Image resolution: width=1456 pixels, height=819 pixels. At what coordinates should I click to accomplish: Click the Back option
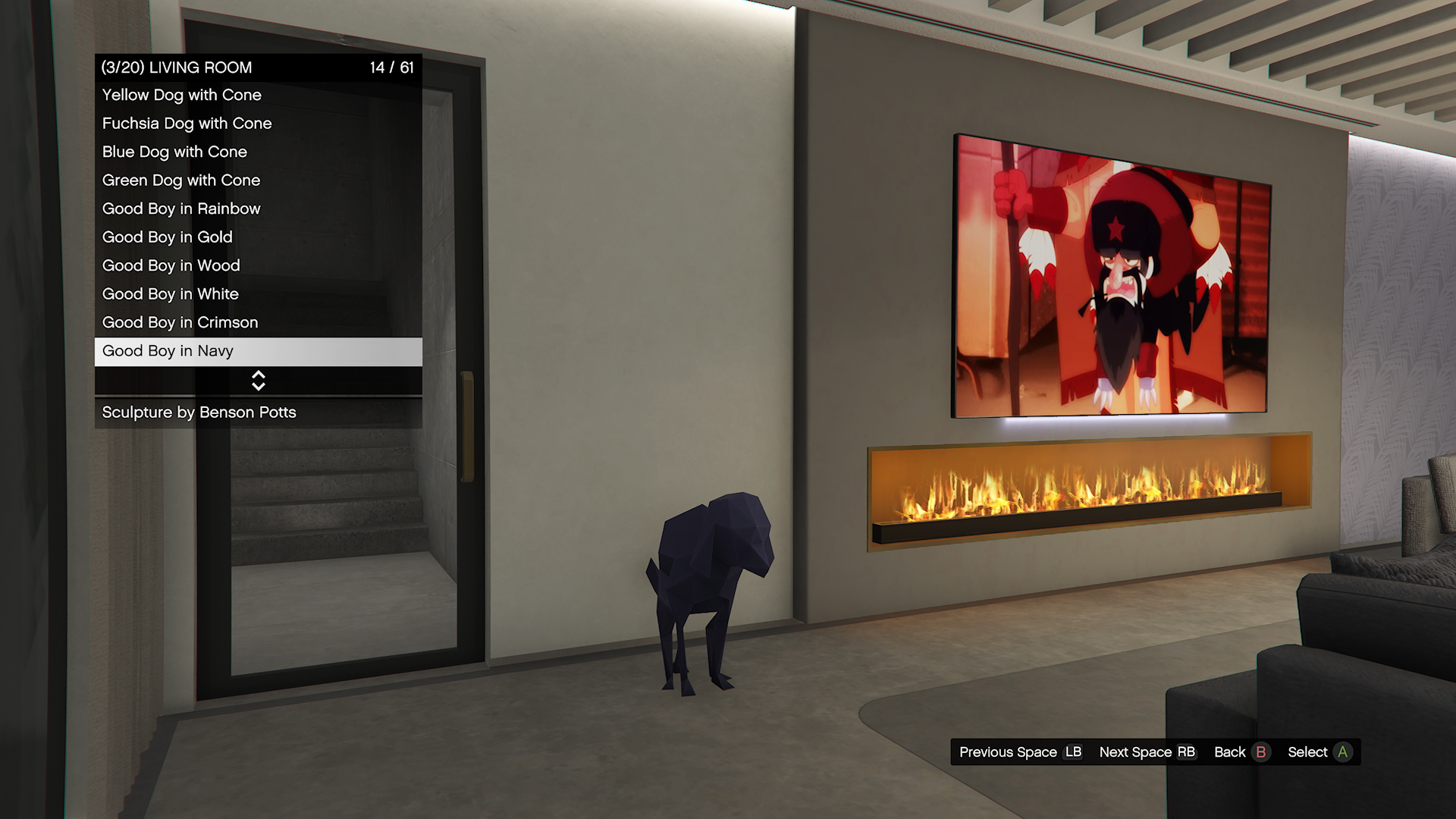tap(1240, 752)
